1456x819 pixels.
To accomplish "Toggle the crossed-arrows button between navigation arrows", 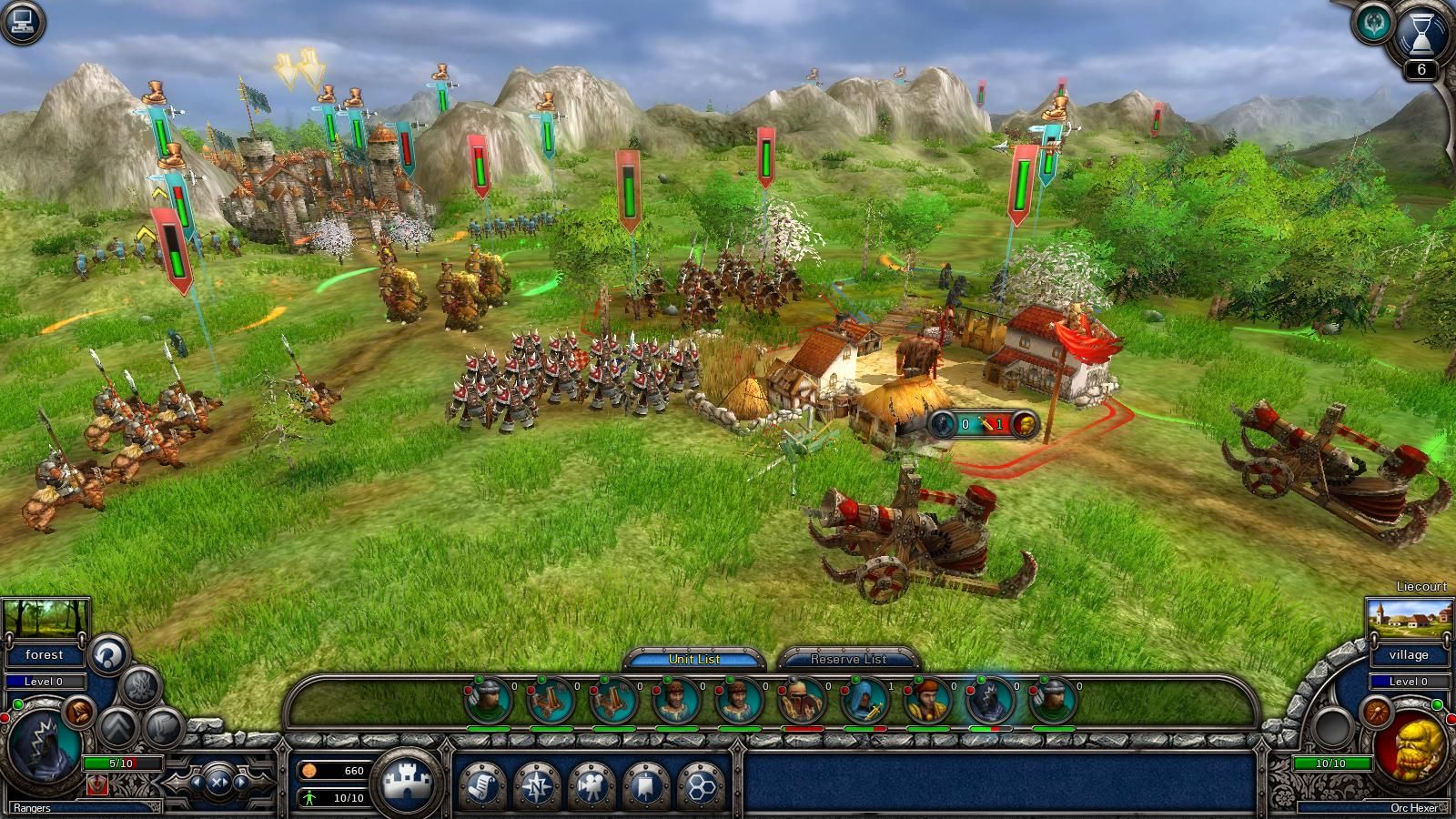I will coord(218,783).
